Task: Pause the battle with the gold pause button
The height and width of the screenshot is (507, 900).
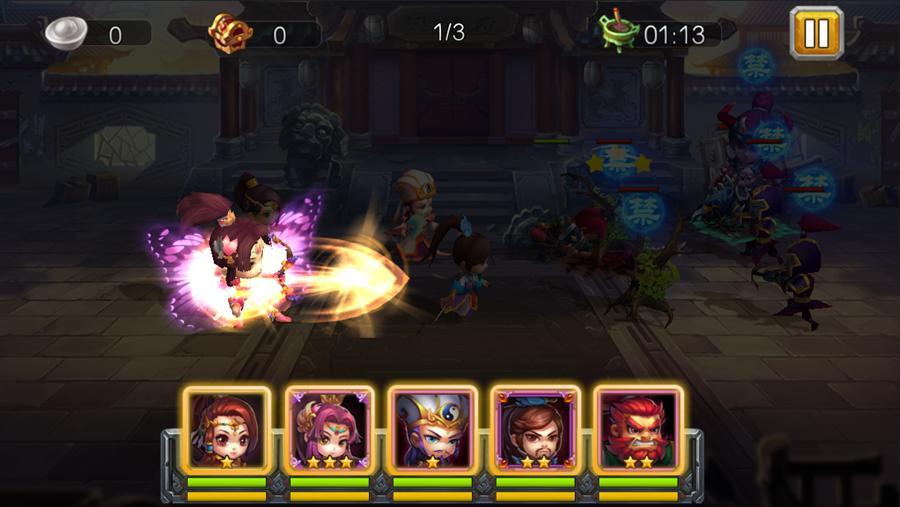Action: click(816, 34)
